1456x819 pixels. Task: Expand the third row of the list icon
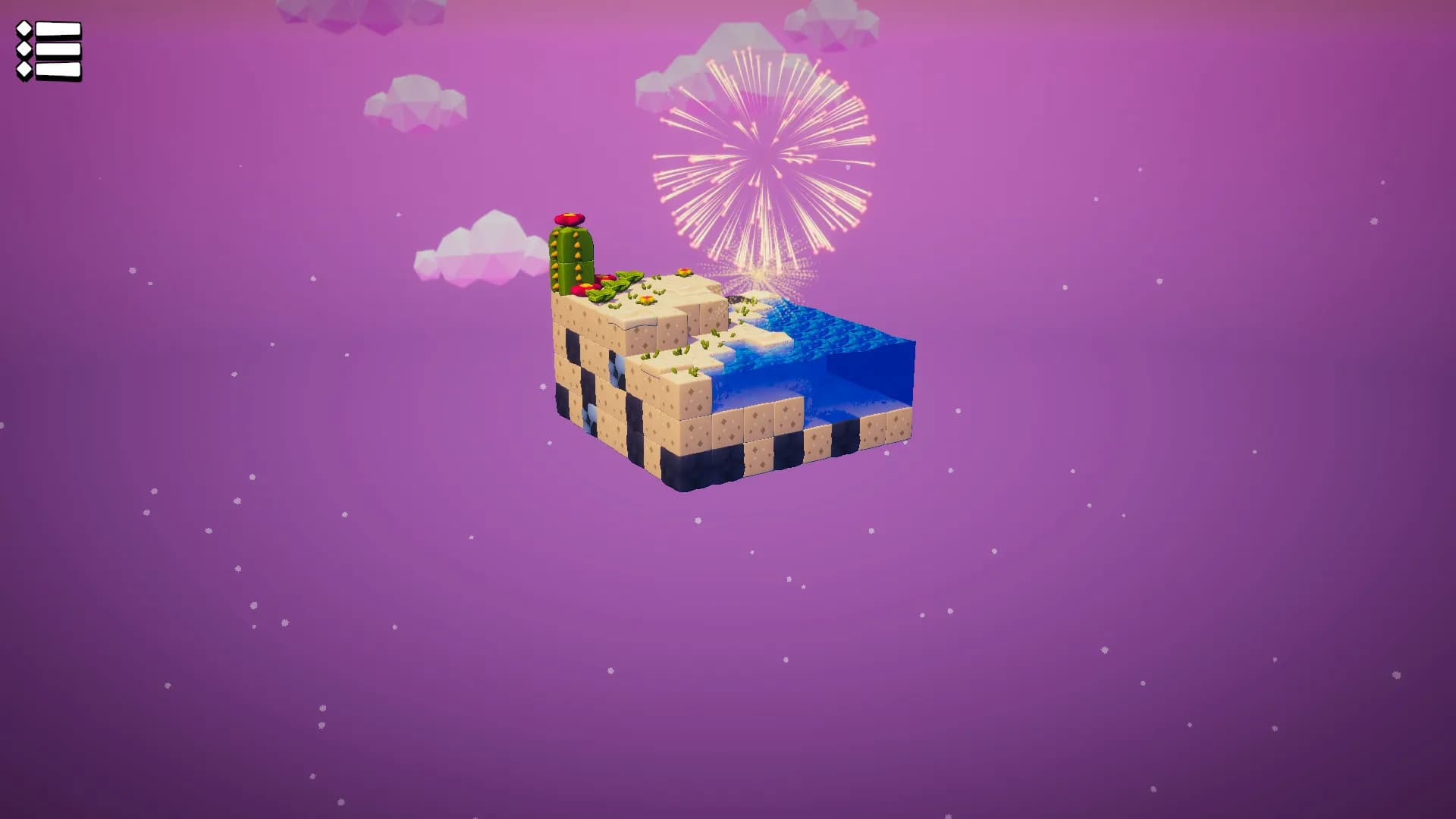click(58, 69)
